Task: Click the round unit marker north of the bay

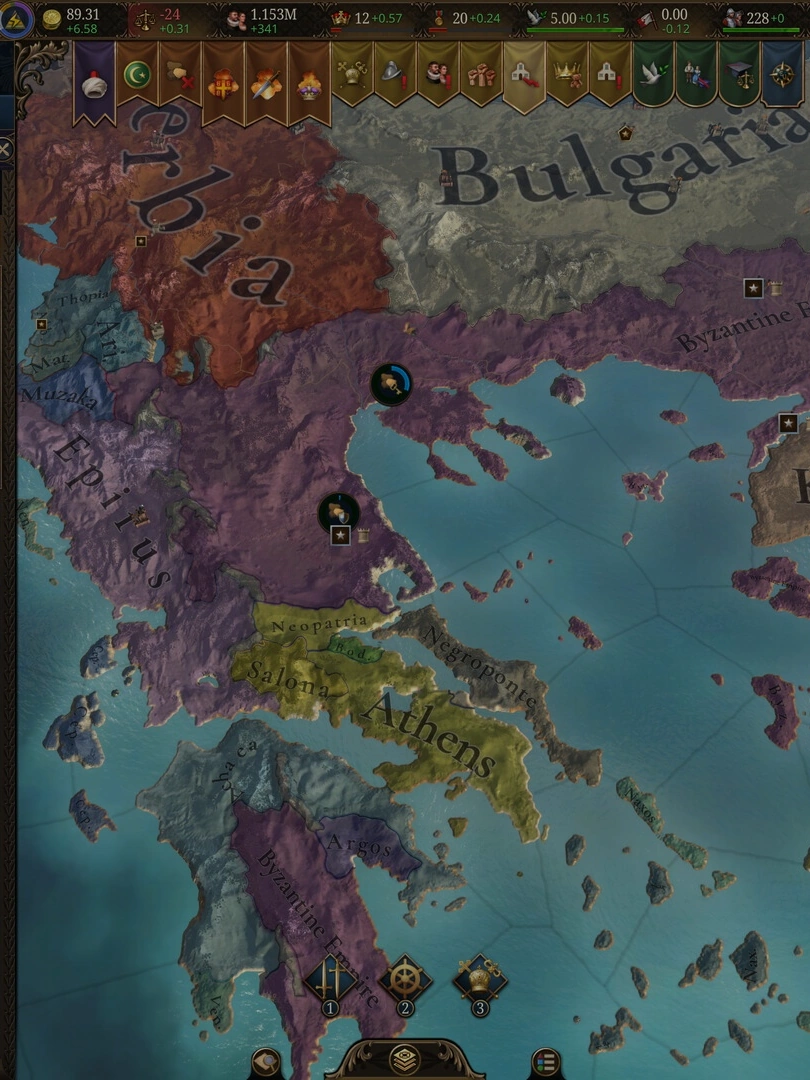Action: pyautogui.click(x=391, y=384)
